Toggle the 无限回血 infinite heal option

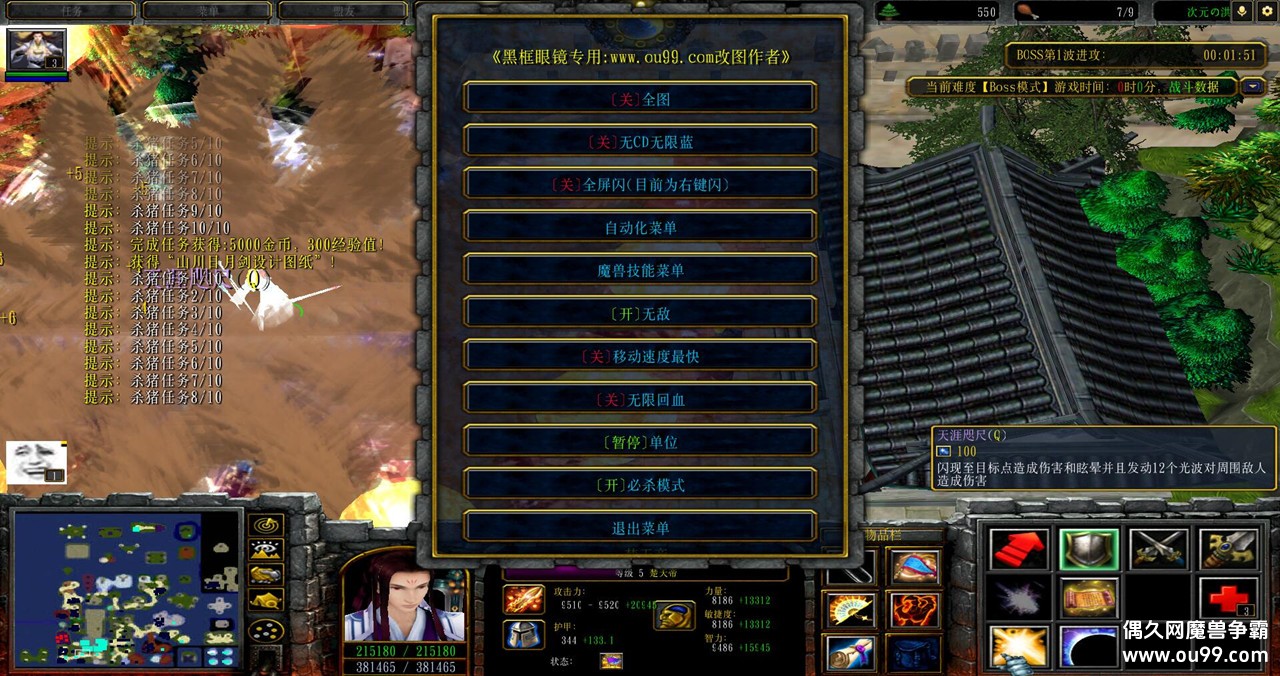pyautogui.click(x=640, y=400)
